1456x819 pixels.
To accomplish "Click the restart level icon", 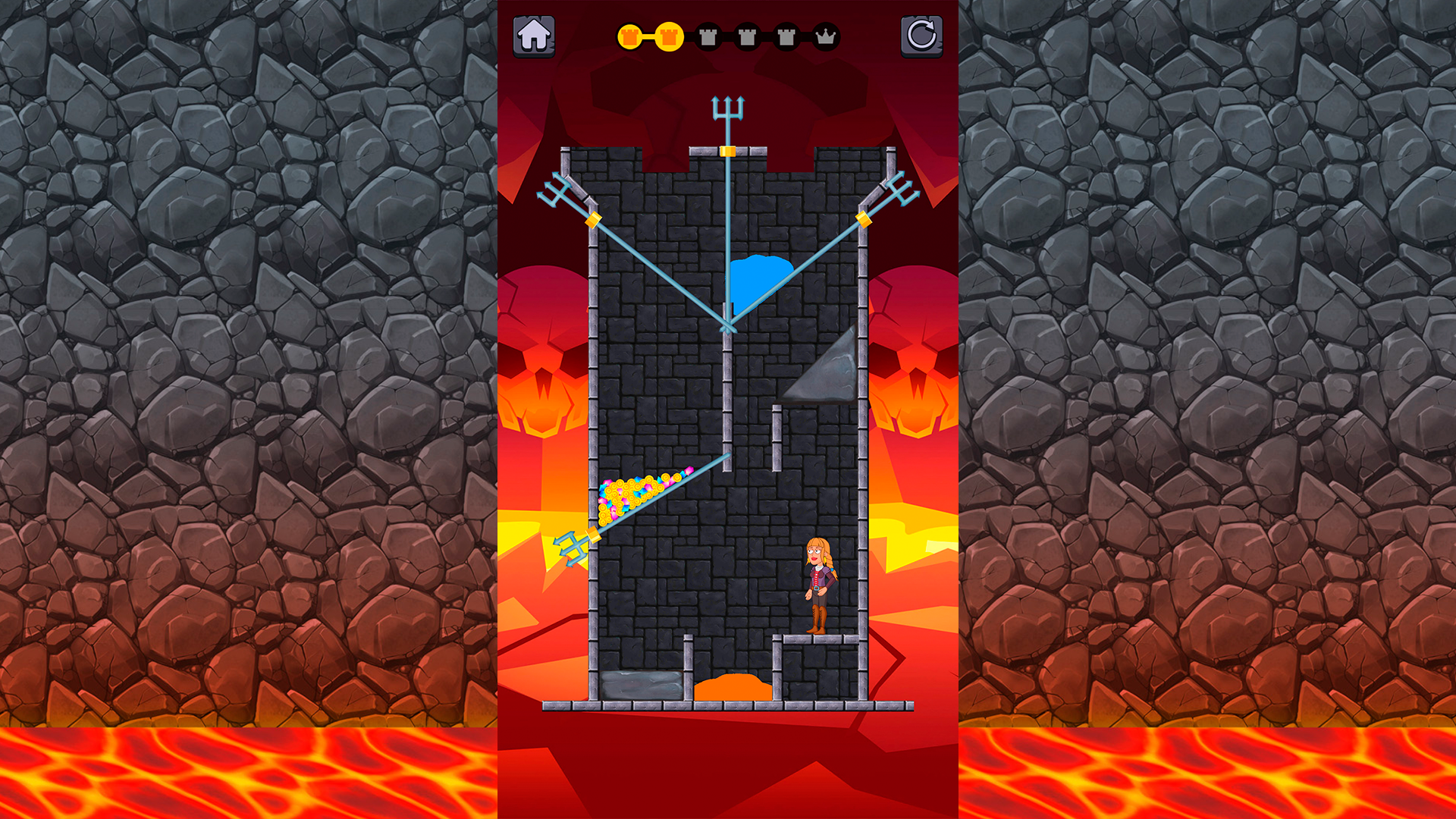I will click(x=921, y=34).
